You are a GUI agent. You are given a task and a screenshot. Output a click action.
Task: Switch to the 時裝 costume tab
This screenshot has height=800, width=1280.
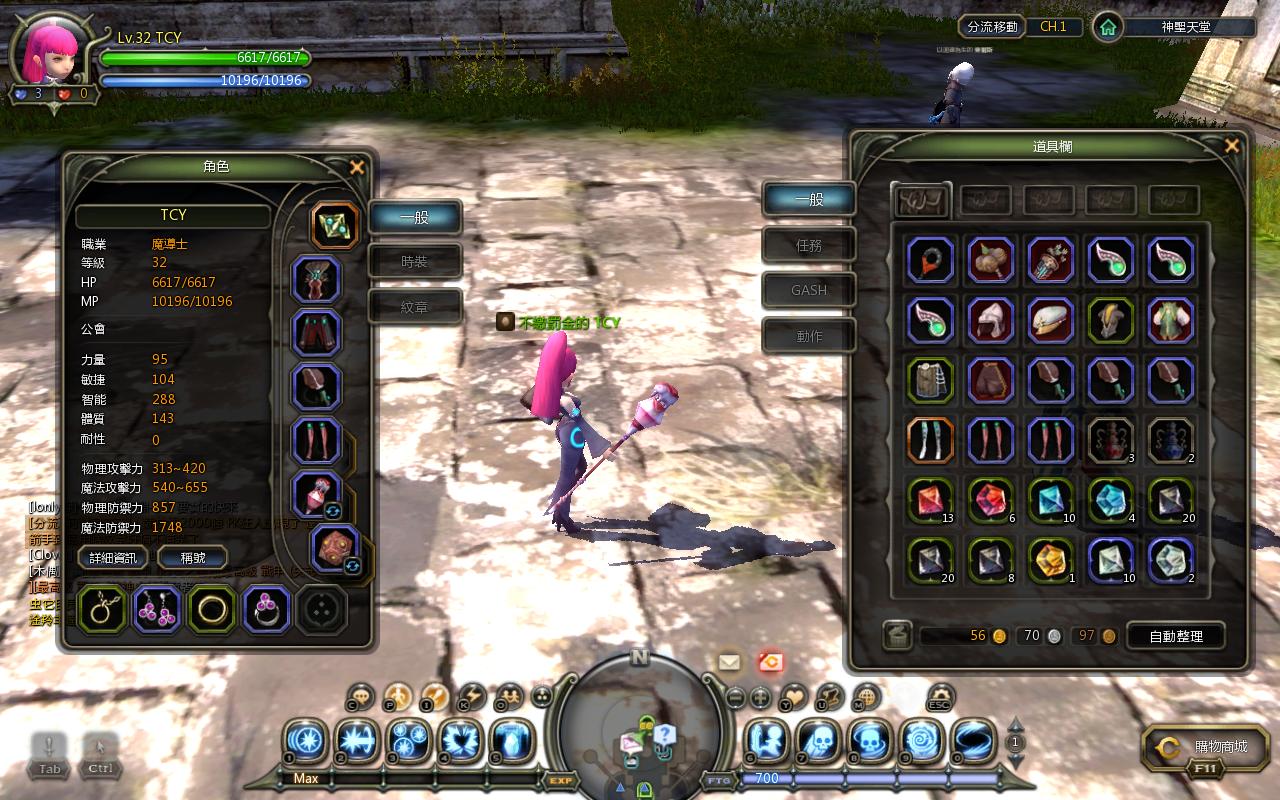pos(415,262)
